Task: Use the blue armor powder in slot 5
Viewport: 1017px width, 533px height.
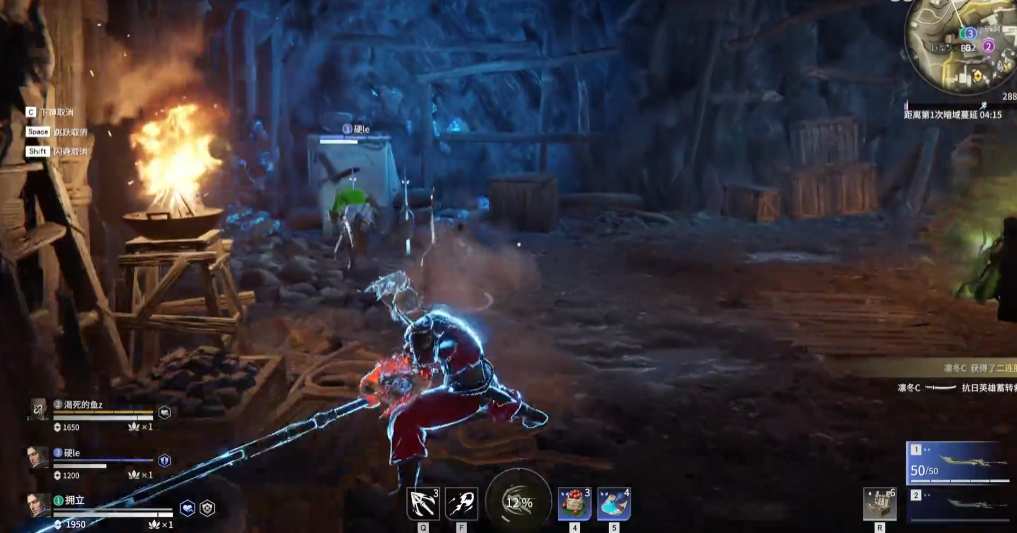Action: 613,504
